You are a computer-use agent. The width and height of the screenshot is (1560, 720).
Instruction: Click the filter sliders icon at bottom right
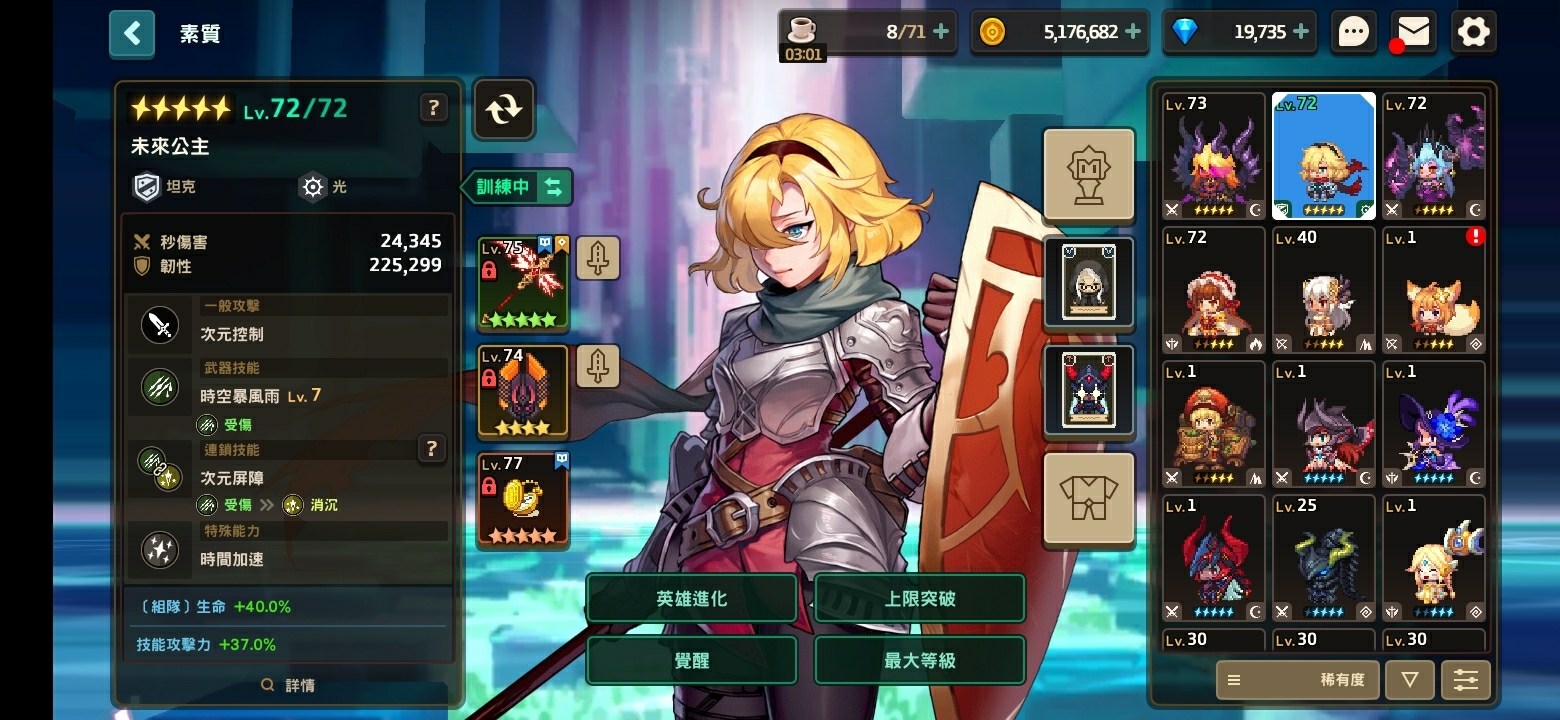1466,680
